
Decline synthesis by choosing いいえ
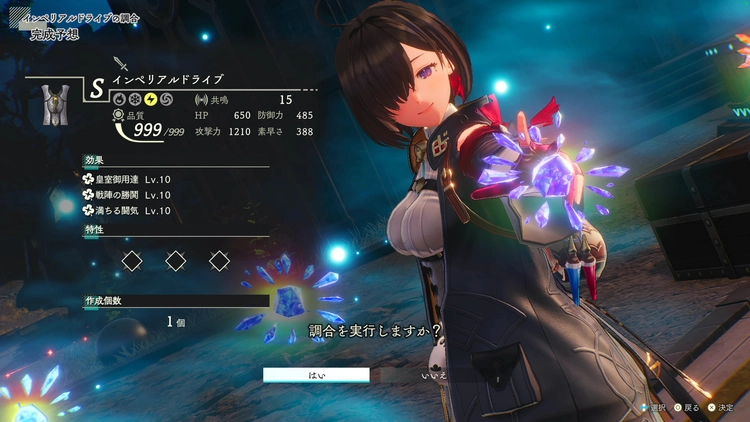pyautogui.click(x=434, y=375)
